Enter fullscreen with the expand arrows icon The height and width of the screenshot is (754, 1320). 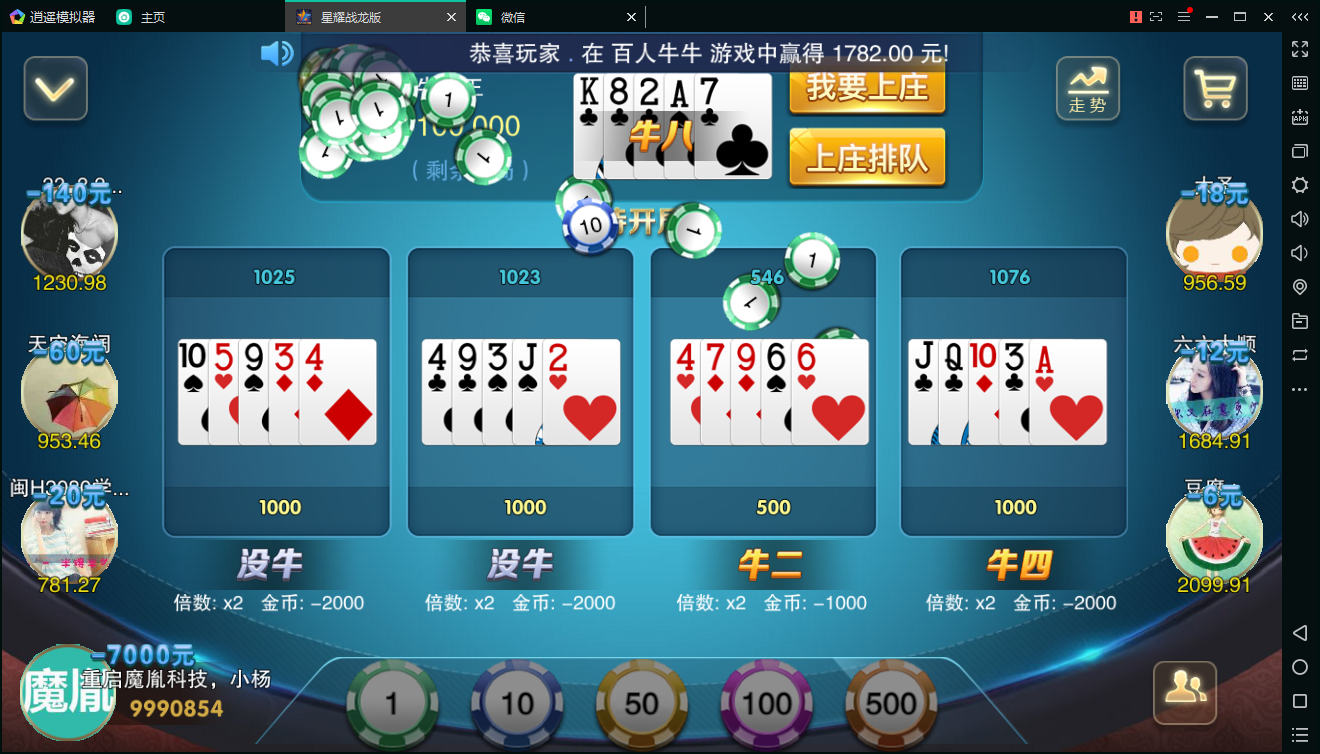1299,48
